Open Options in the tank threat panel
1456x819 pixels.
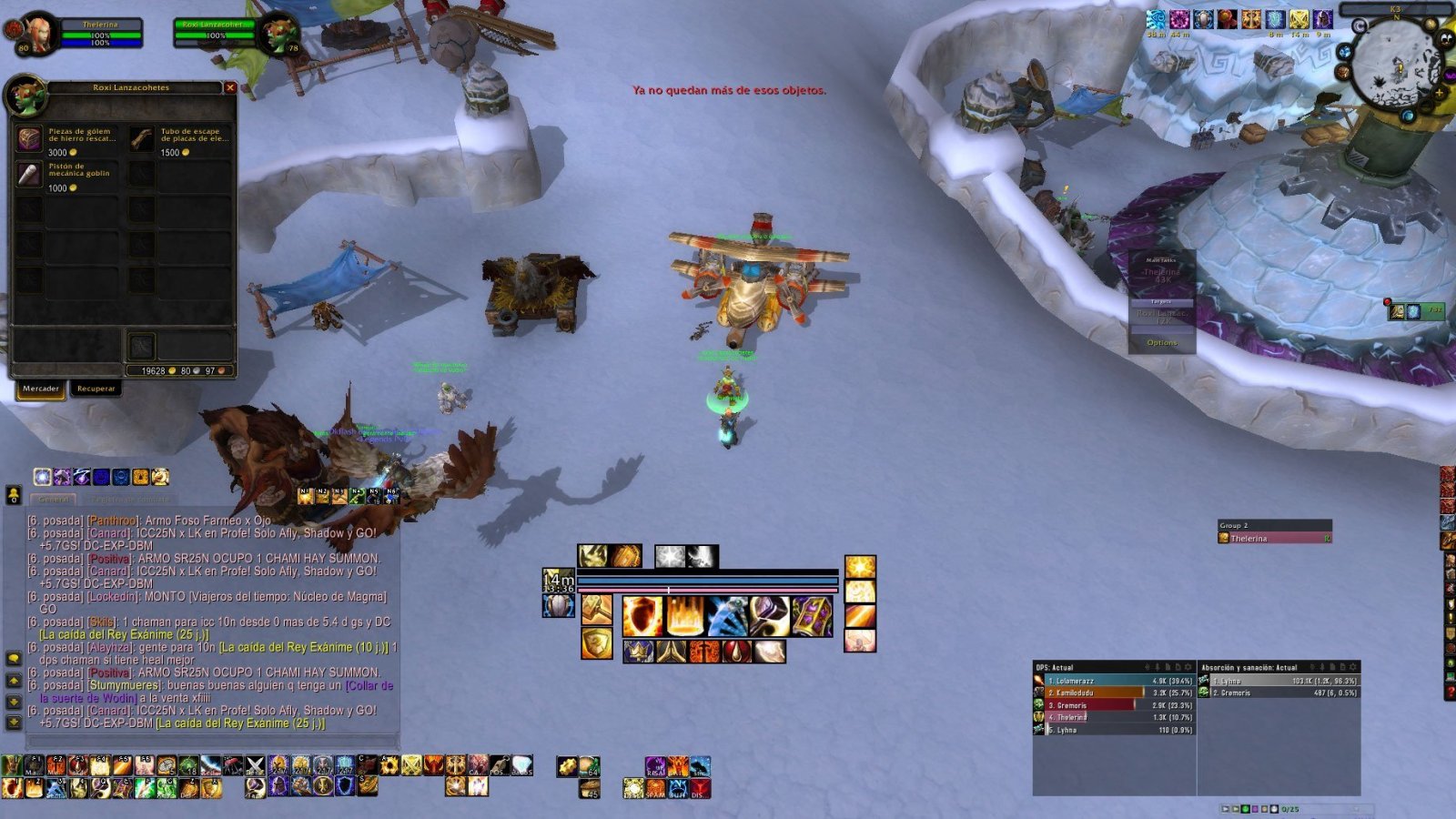point(1162,343)
